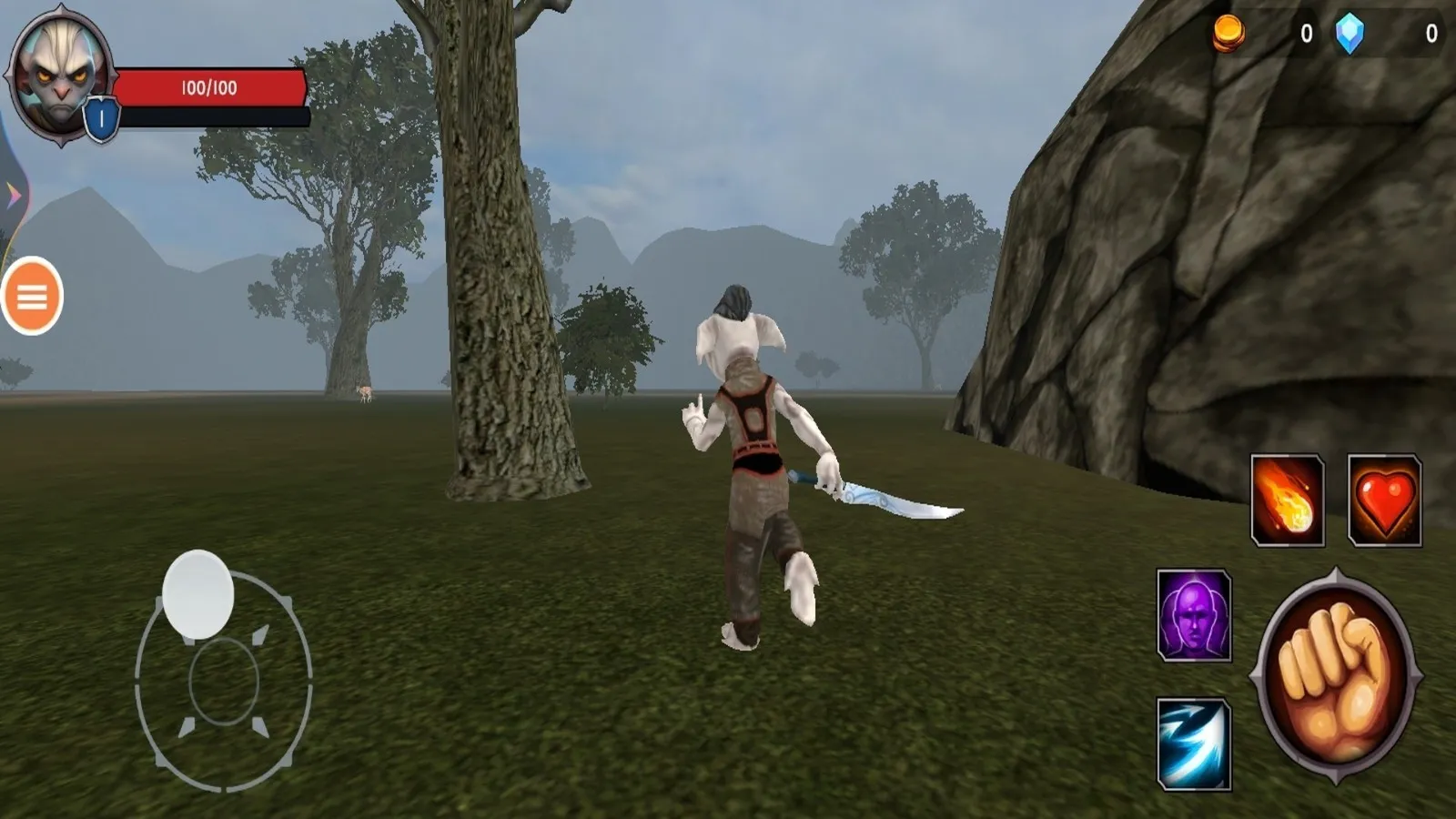
Task: Use the red heart heal skill
Action: (x=1384, y=500)
